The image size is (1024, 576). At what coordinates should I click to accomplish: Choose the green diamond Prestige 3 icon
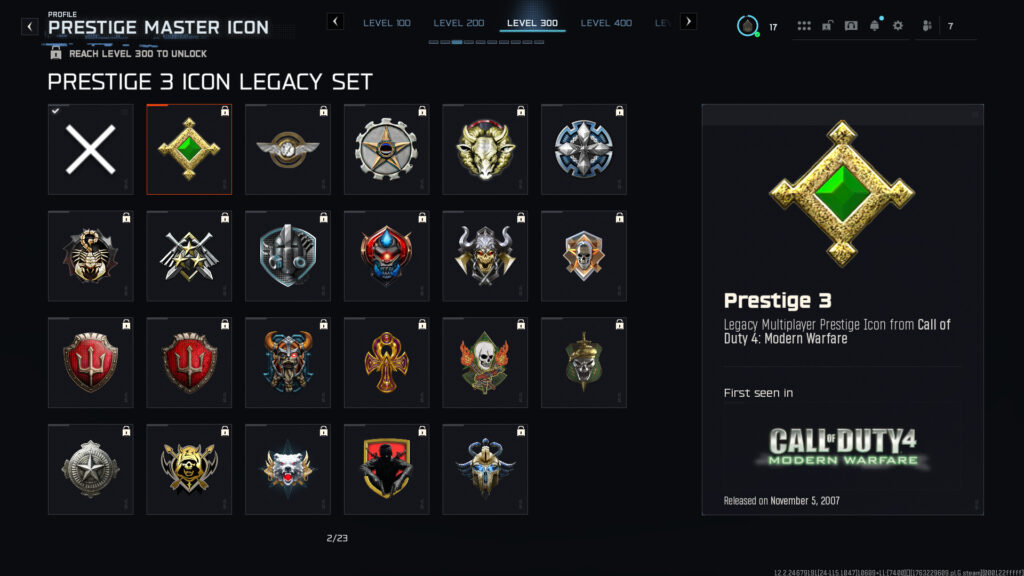tap(189, 150)
